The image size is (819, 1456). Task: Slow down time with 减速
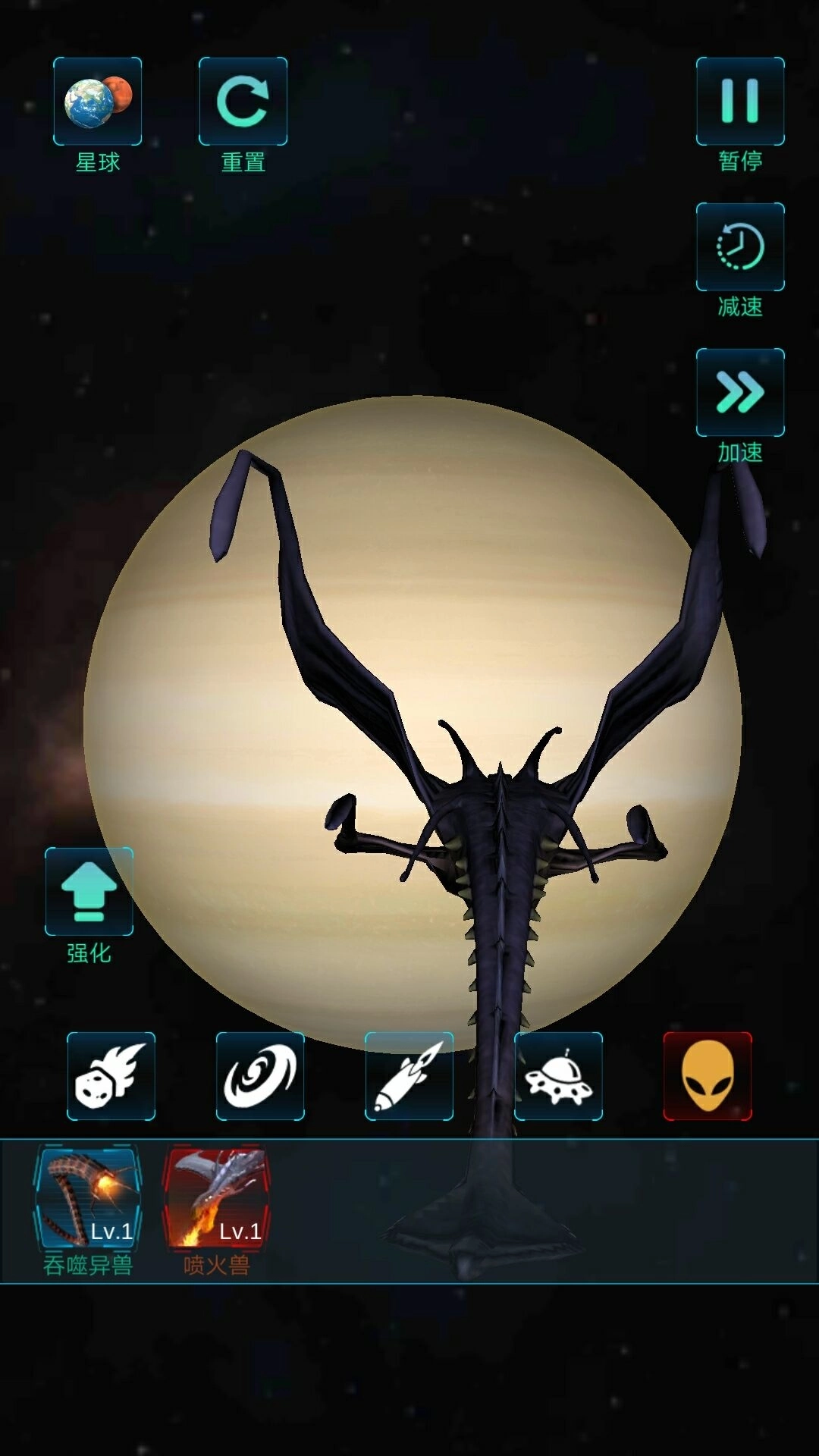(740, 247)
